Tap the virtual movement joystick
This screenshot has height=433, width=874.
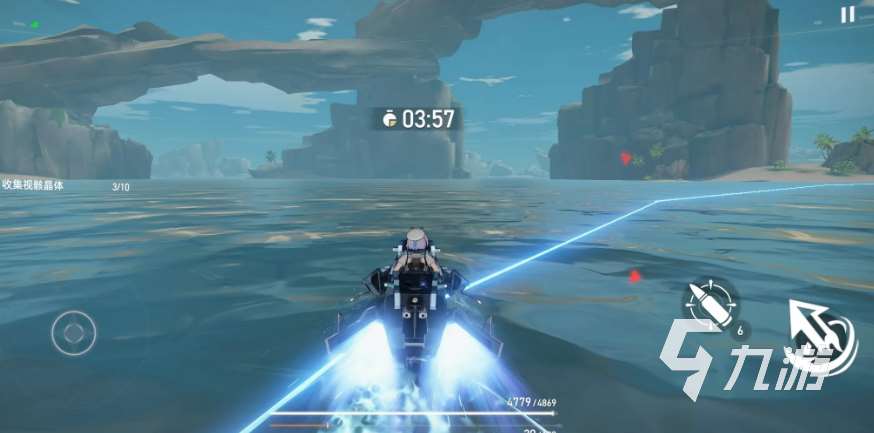coord(74,331)
